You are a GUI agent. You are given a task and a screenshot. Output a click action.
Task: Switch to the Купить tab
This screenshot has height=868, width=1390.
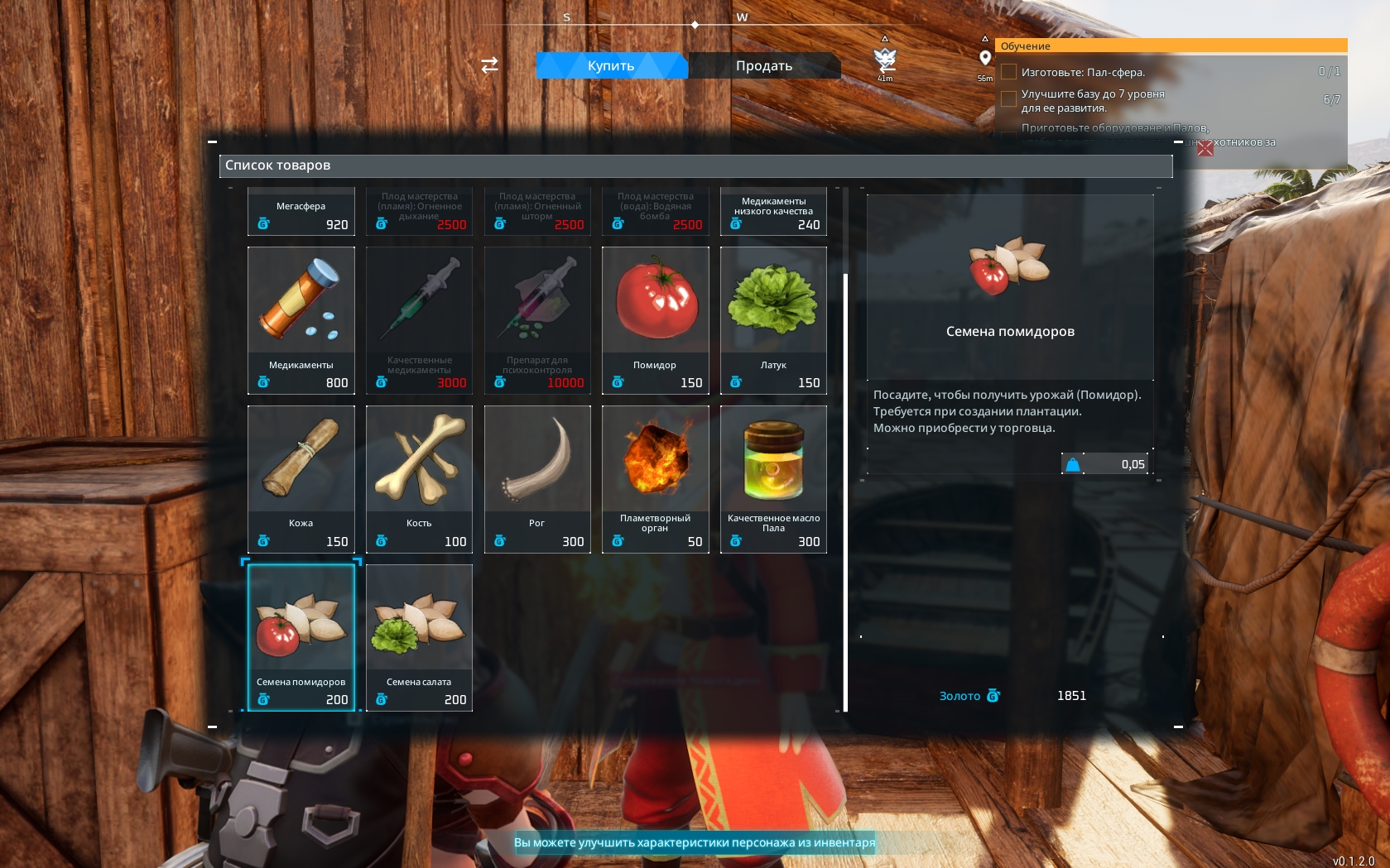611,65
